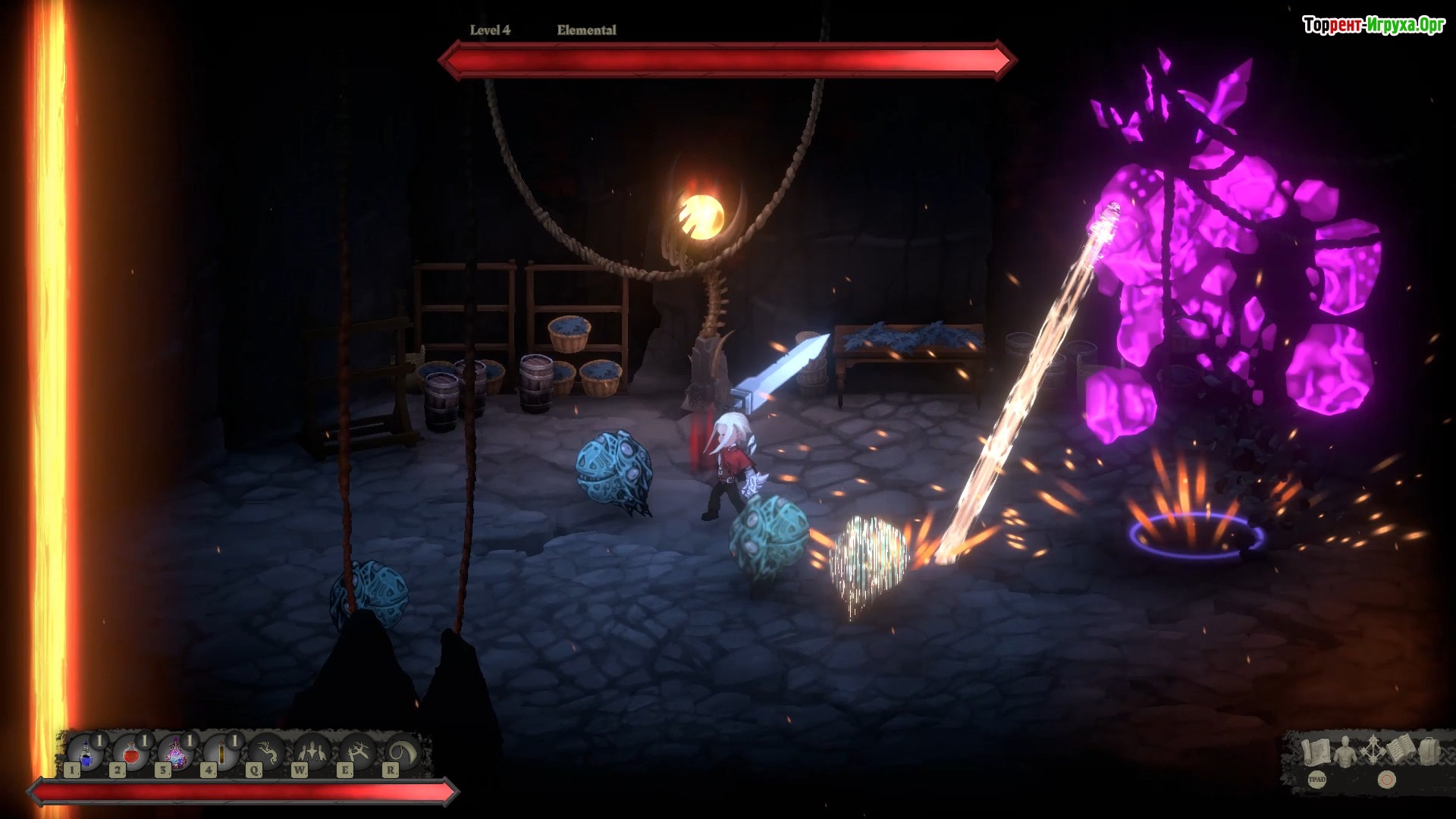Open the character sheet torso icon
The height and width of the screenshot is (819, 1456).
tap(1345, 751)
